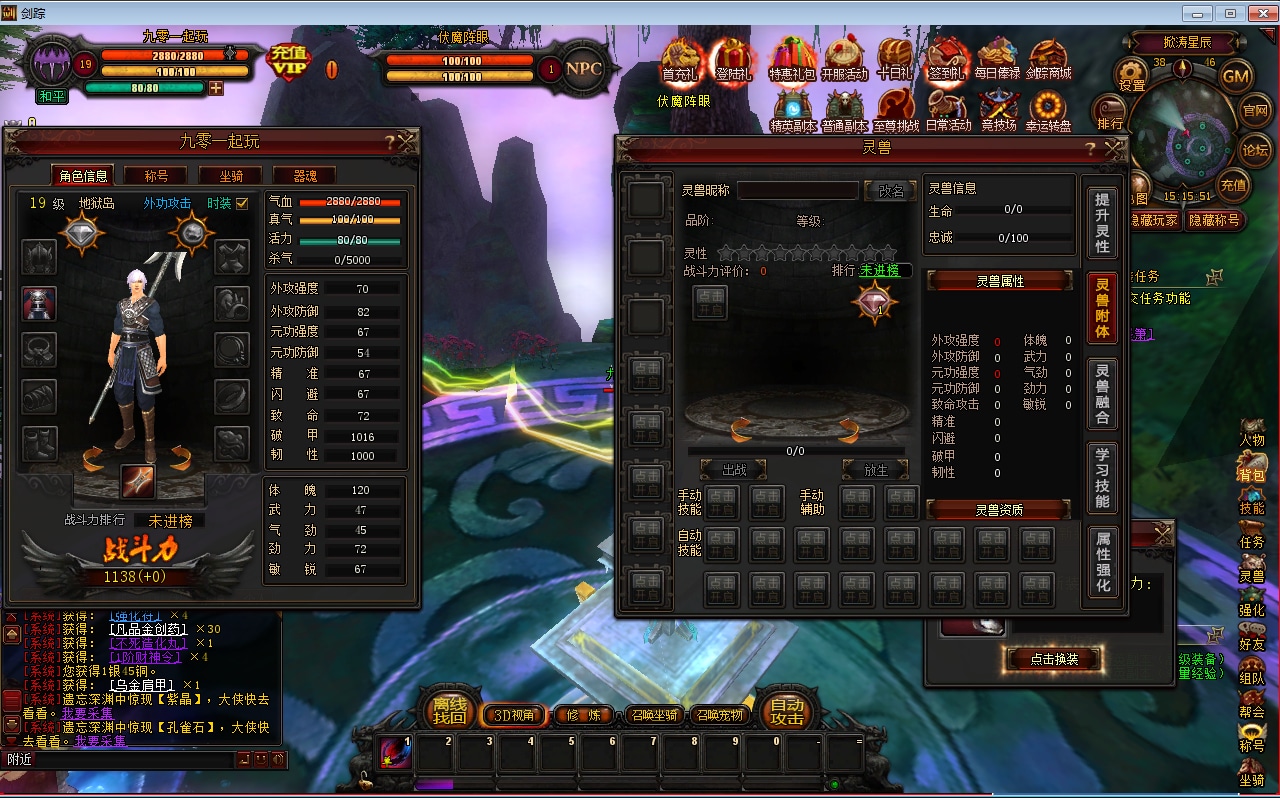The width and height of the screenshot is (1280, 798).
Task: Open the 首充礼 first recharge gift icon
Action: [682, 60]
